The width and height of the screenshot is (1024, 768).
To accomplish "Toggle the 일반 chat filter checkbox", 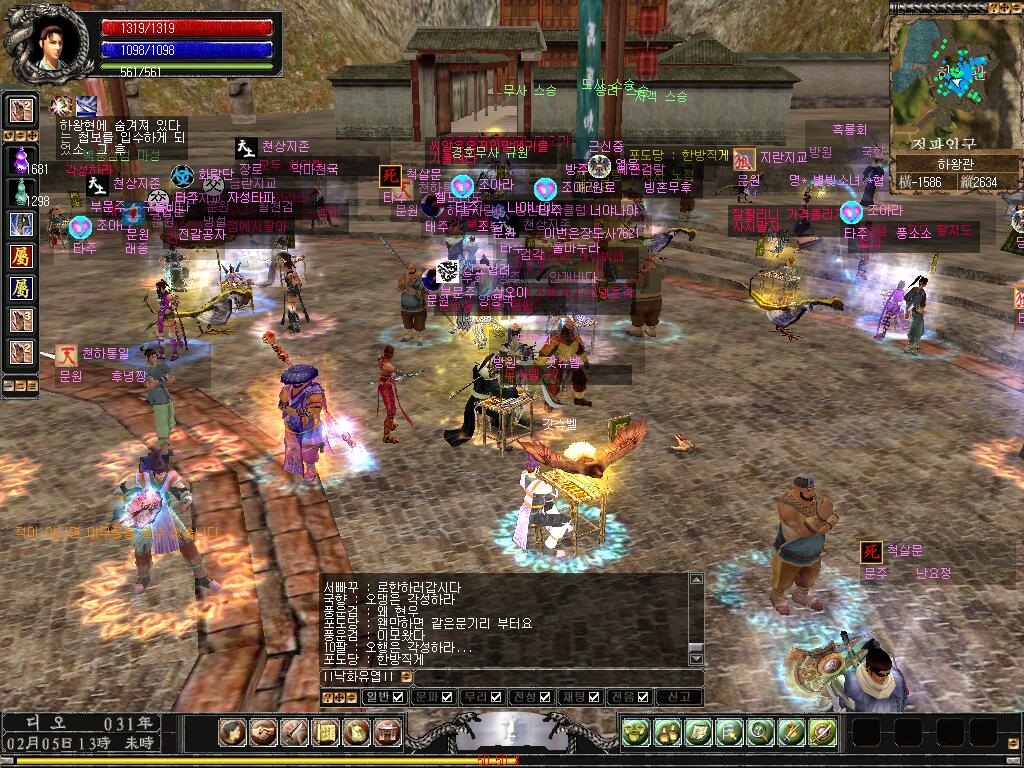I will click(398, 697).
